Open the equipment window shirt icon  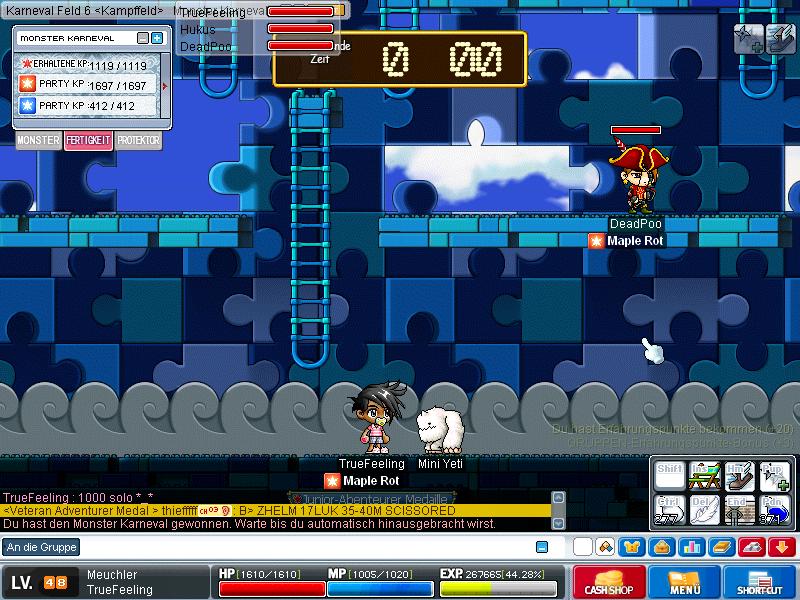click(632, 547)
